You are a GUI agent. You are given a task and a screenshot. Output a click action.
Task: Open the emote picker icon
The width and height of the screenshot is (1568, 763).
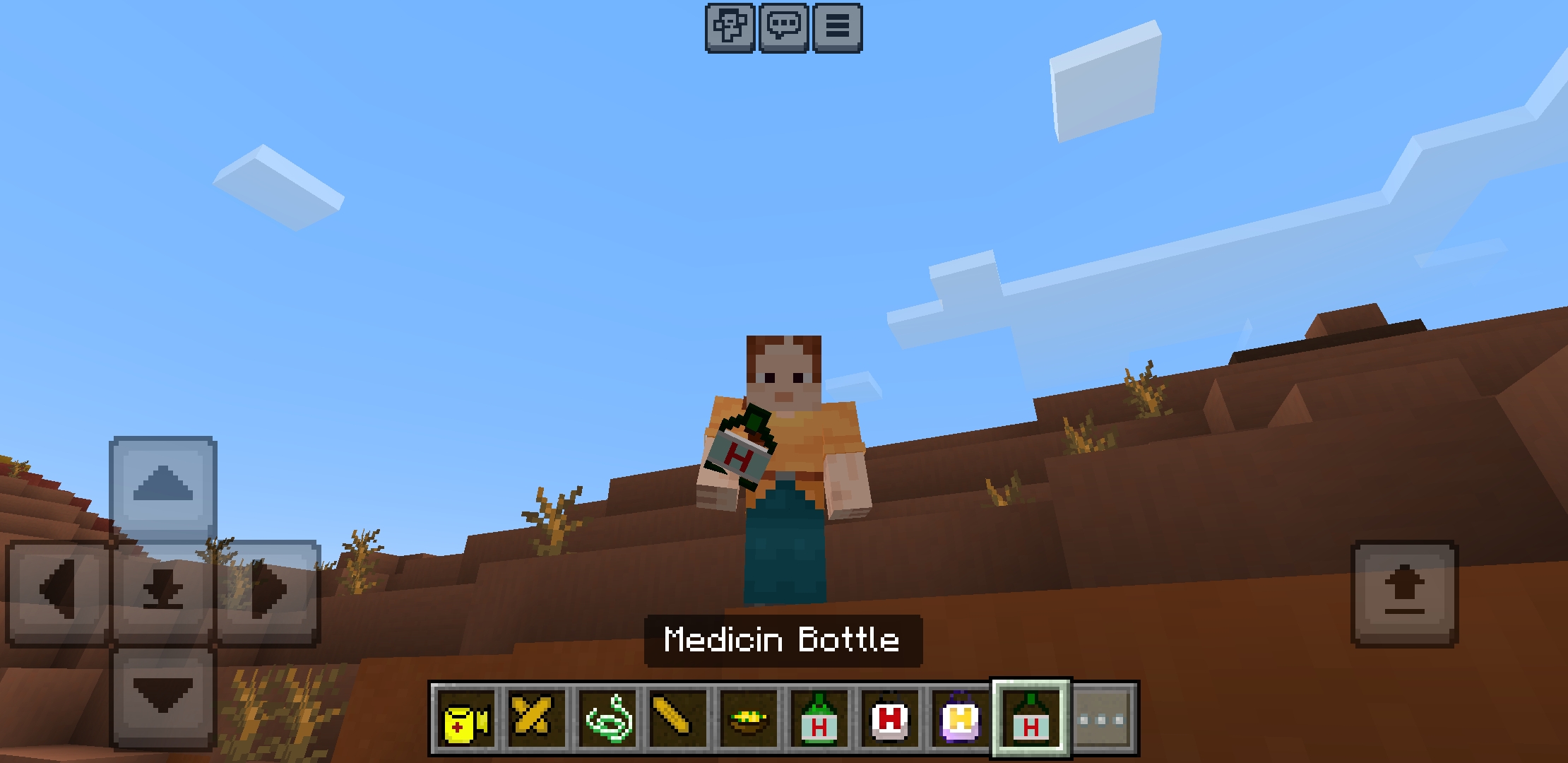click(731, 28)
